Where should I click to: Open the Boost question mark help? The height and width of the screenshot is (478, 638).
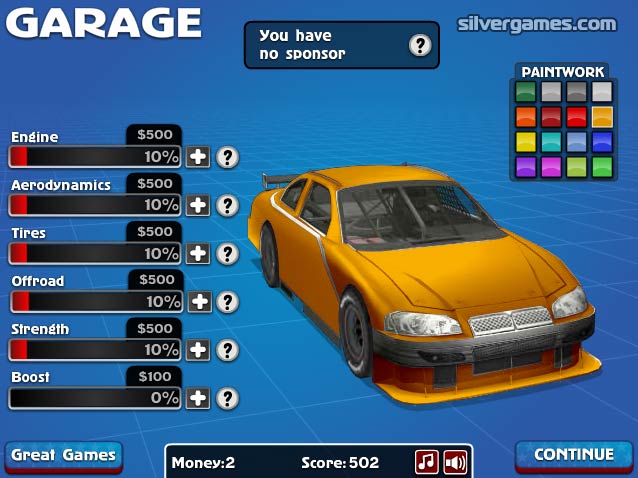[229, 397]
